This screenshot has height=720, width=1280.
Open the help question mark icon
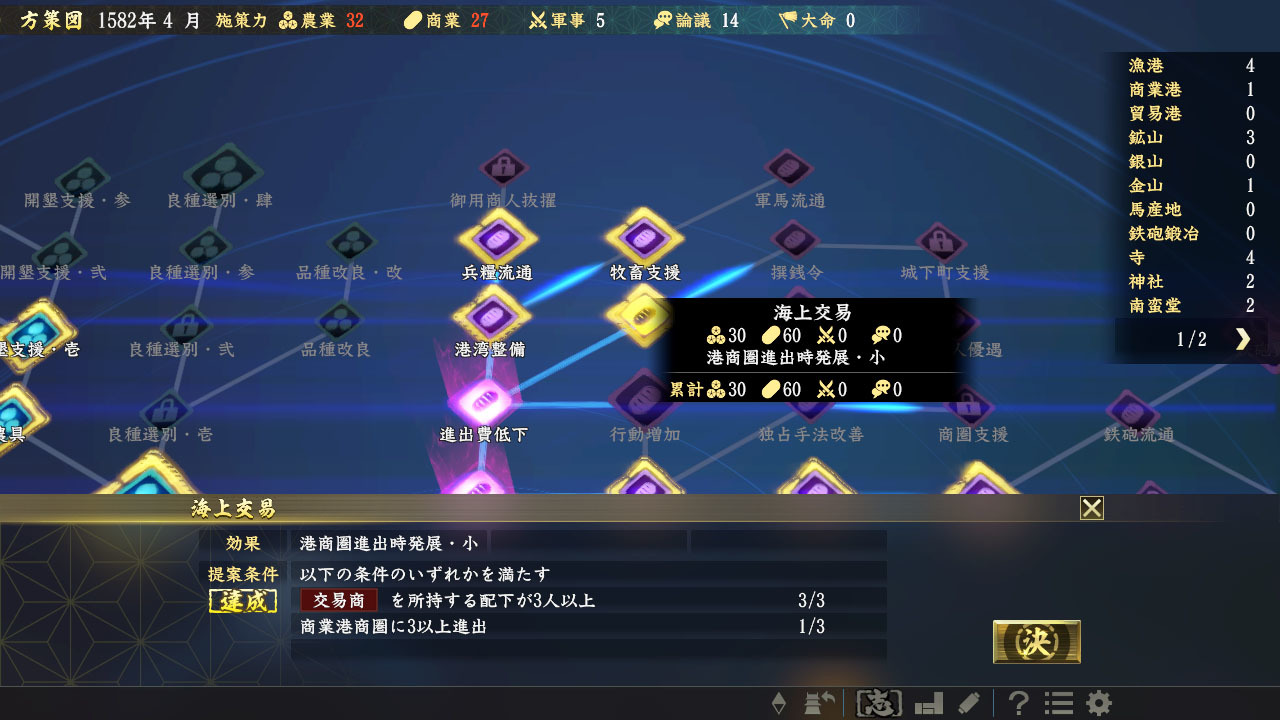point(1017,703)
